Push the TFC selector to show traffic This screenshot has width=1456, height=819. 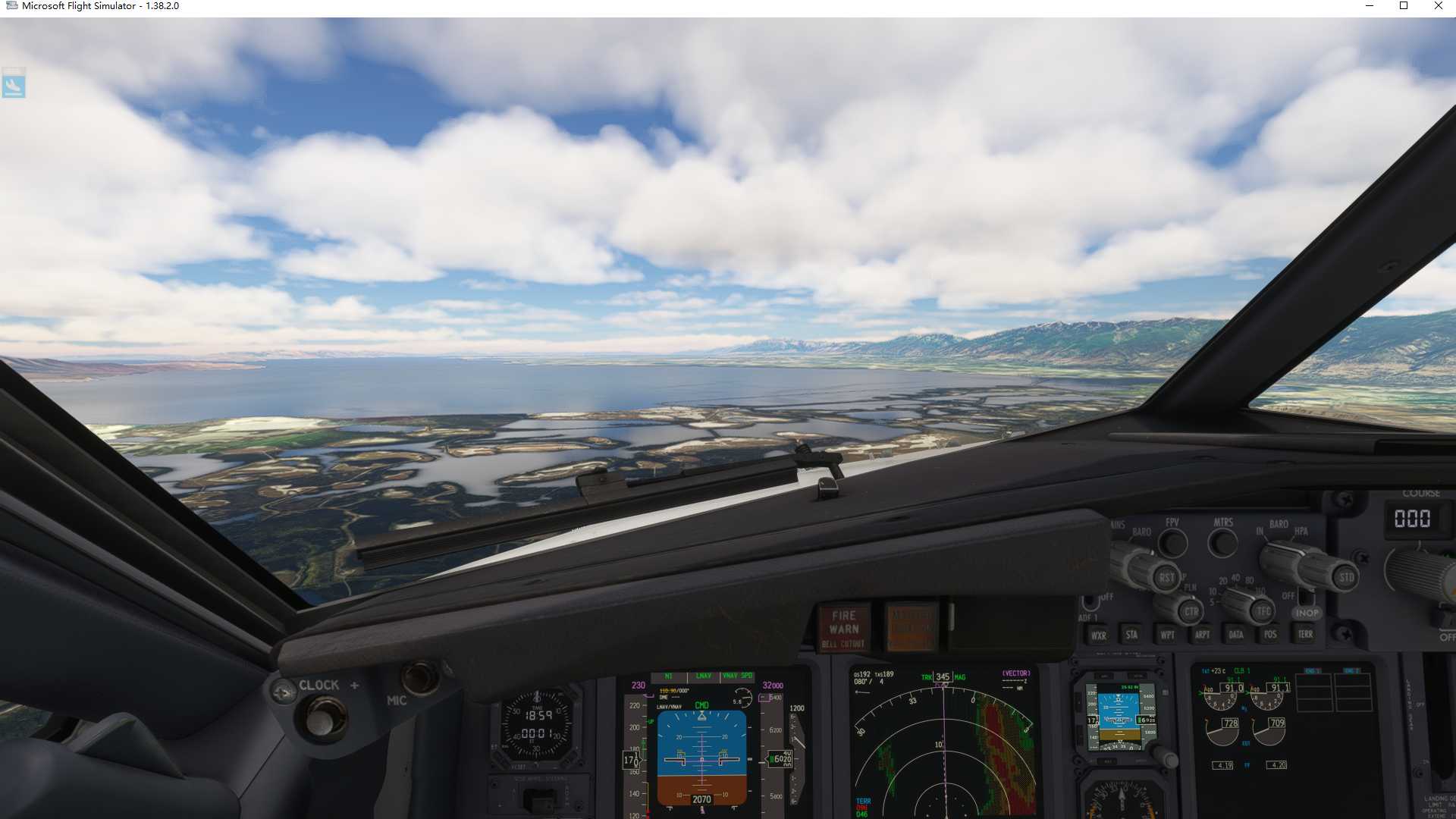(x=1263, y=611)
